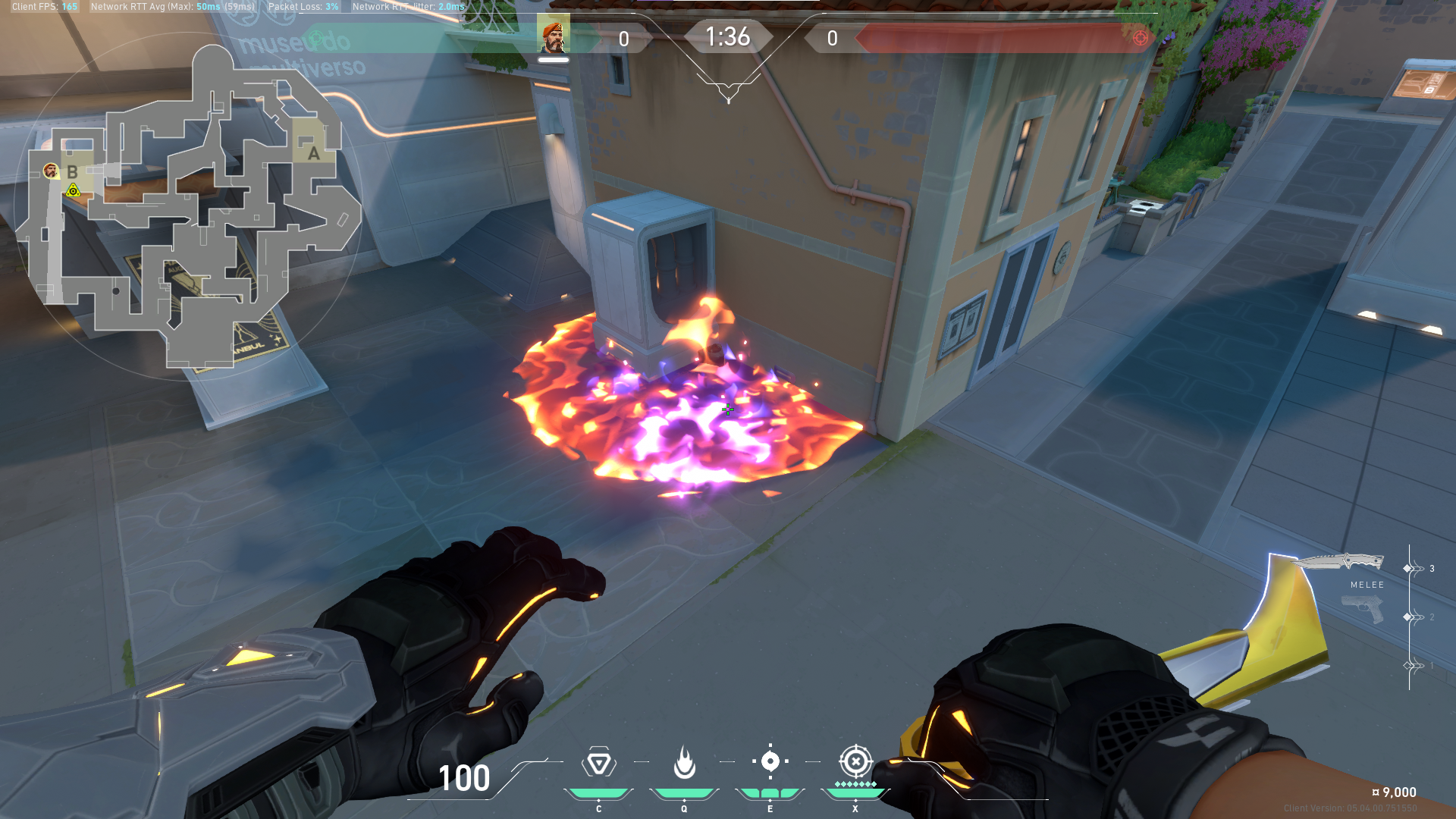Select the B site marker on minimap
Viewport: 1456px width, 819px height.
72,172
